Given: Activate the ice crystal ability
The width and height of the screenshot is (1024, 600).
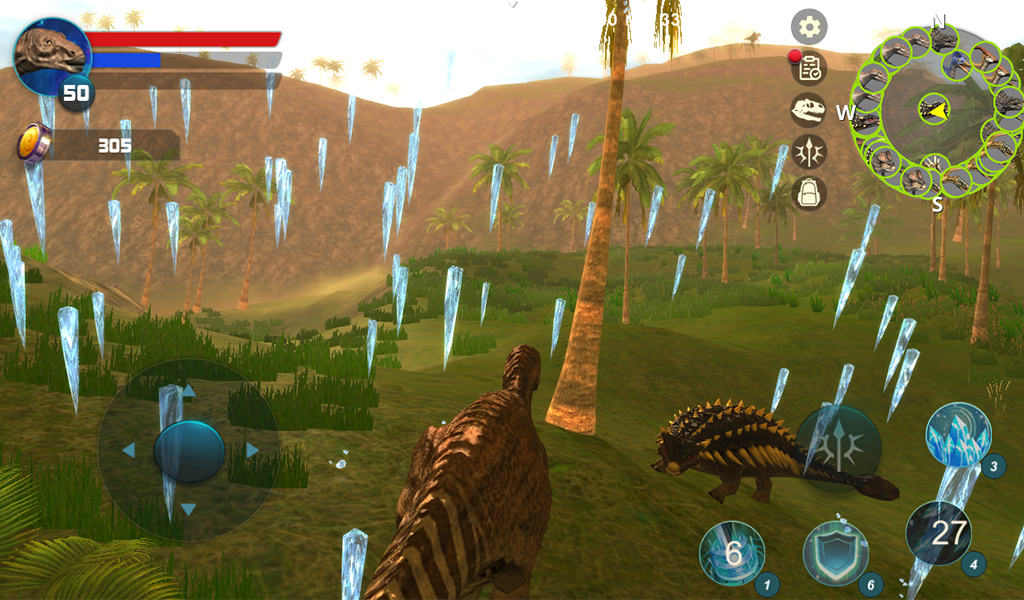Looking at the screenshot, I should click(x=958, y=435).
